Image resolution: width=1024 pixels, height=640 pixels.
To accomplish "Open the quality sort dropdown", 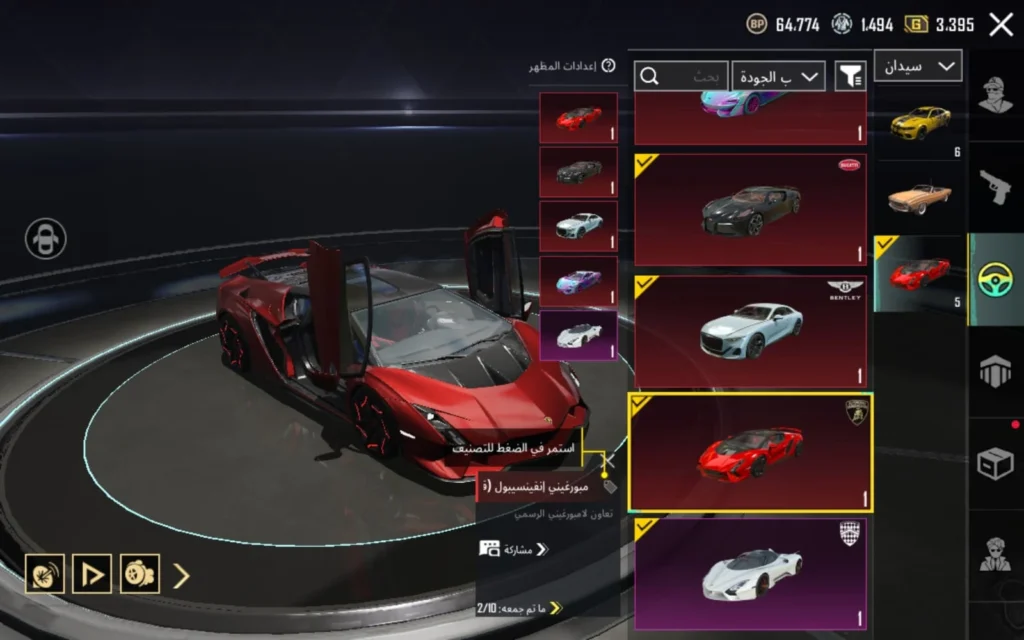I will pos(778,76).
